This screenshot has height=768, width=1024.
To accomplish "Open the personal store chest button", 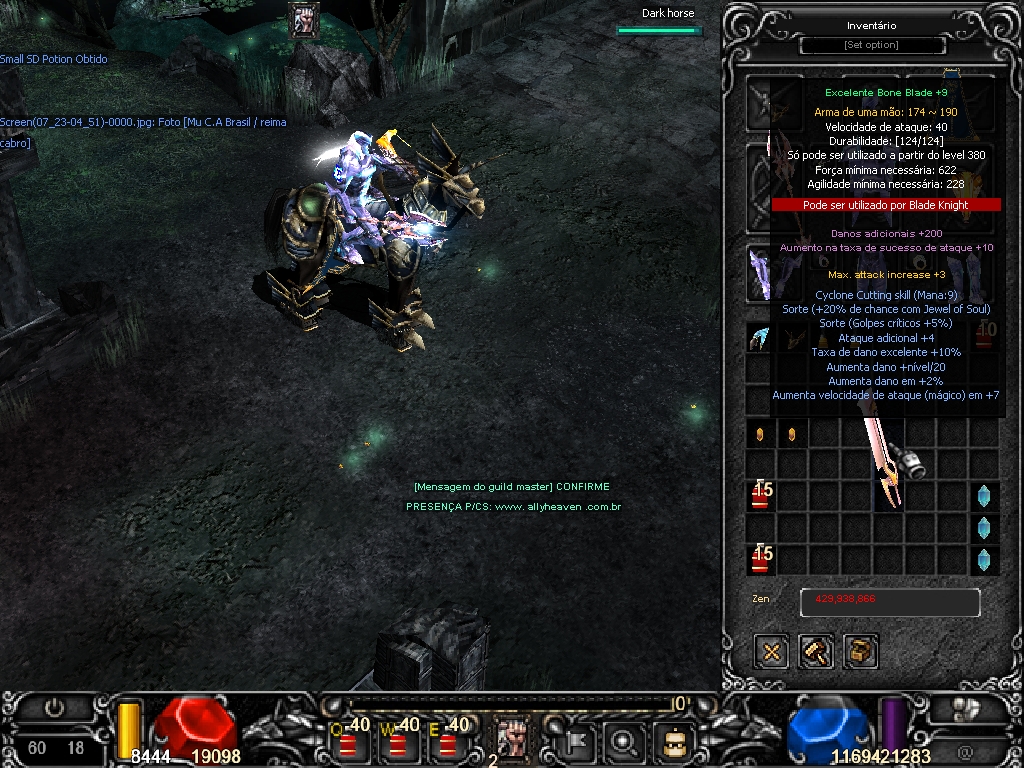I will (x=861, y=652).
